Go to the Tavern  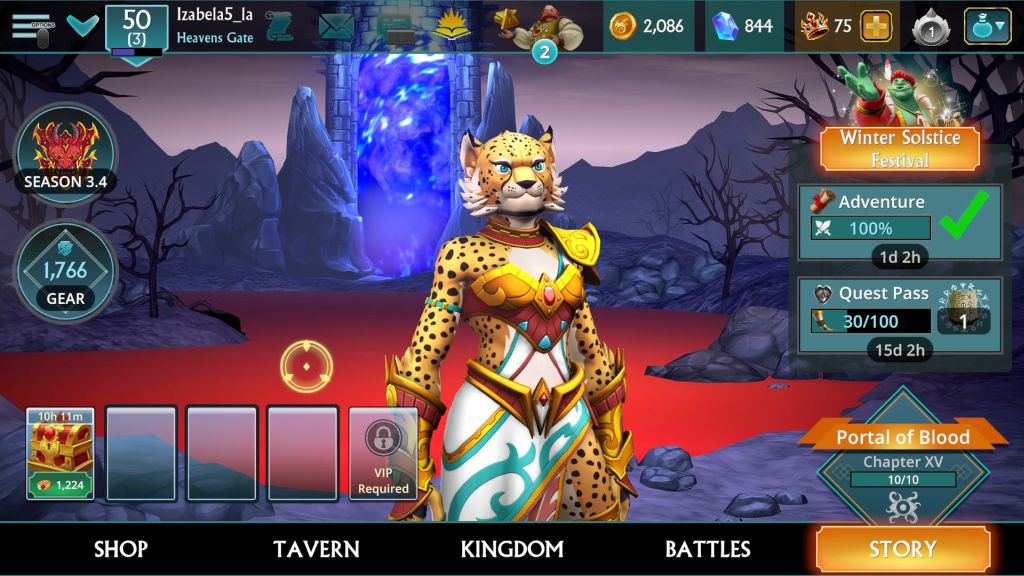tap(316, 549)
